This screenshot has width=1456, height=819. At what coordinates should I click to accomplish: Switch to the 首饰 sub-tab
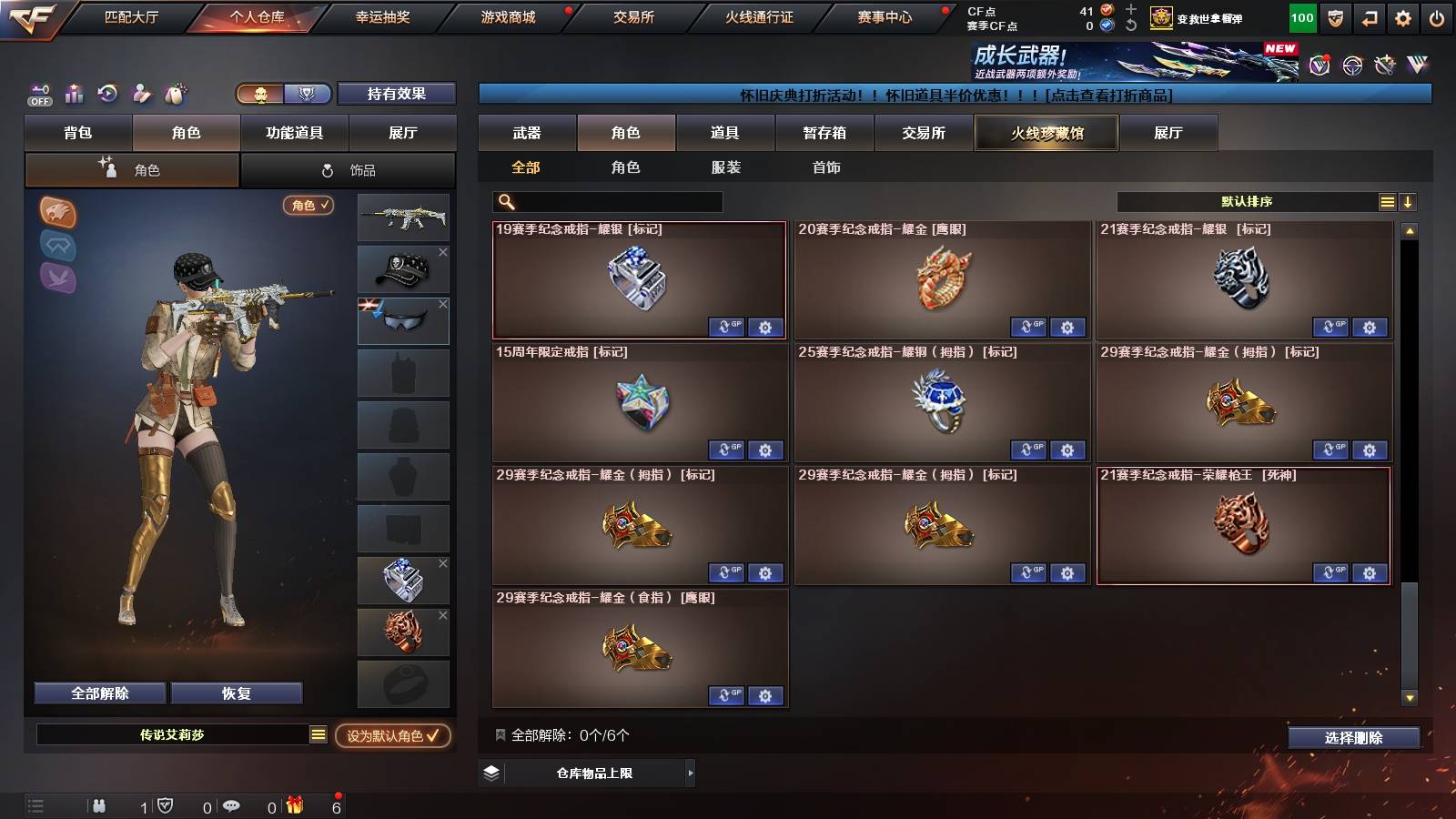[826, 167]
